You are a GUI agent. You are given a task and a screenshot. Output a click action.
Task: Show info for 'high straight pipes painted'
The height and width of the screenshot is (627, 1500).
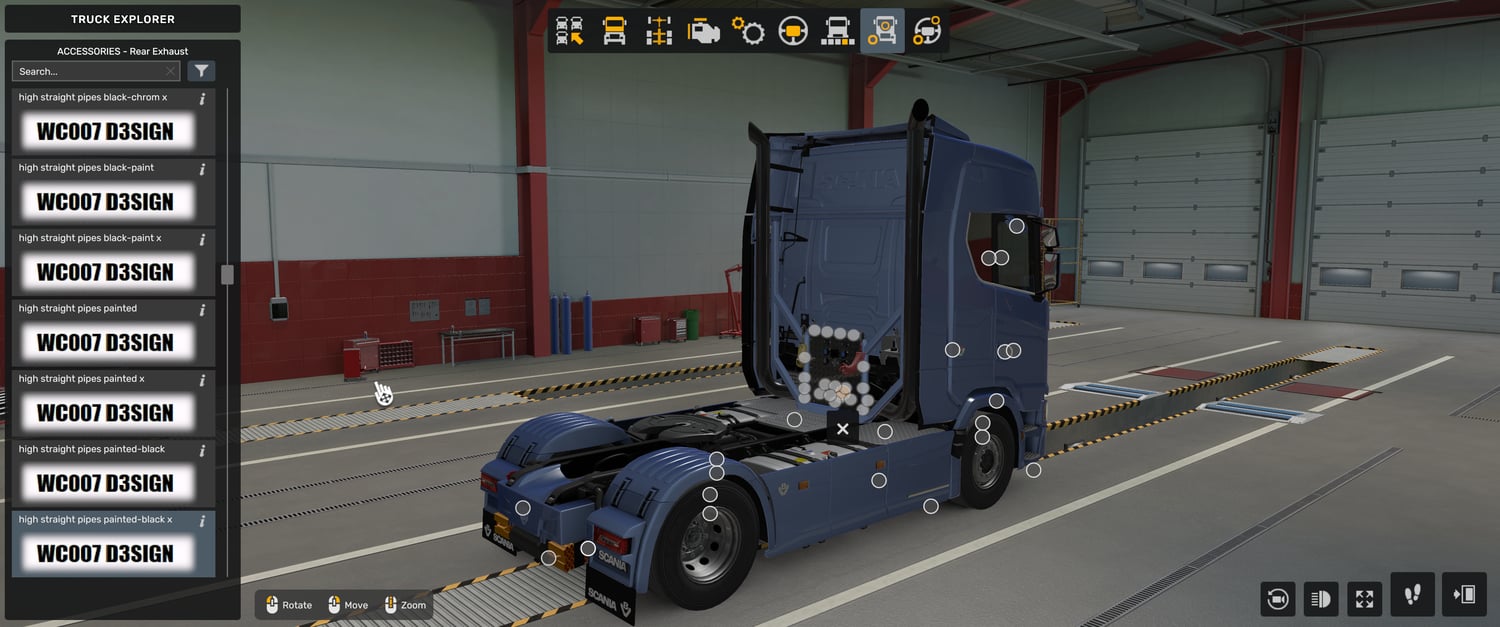tap(202, 310)
